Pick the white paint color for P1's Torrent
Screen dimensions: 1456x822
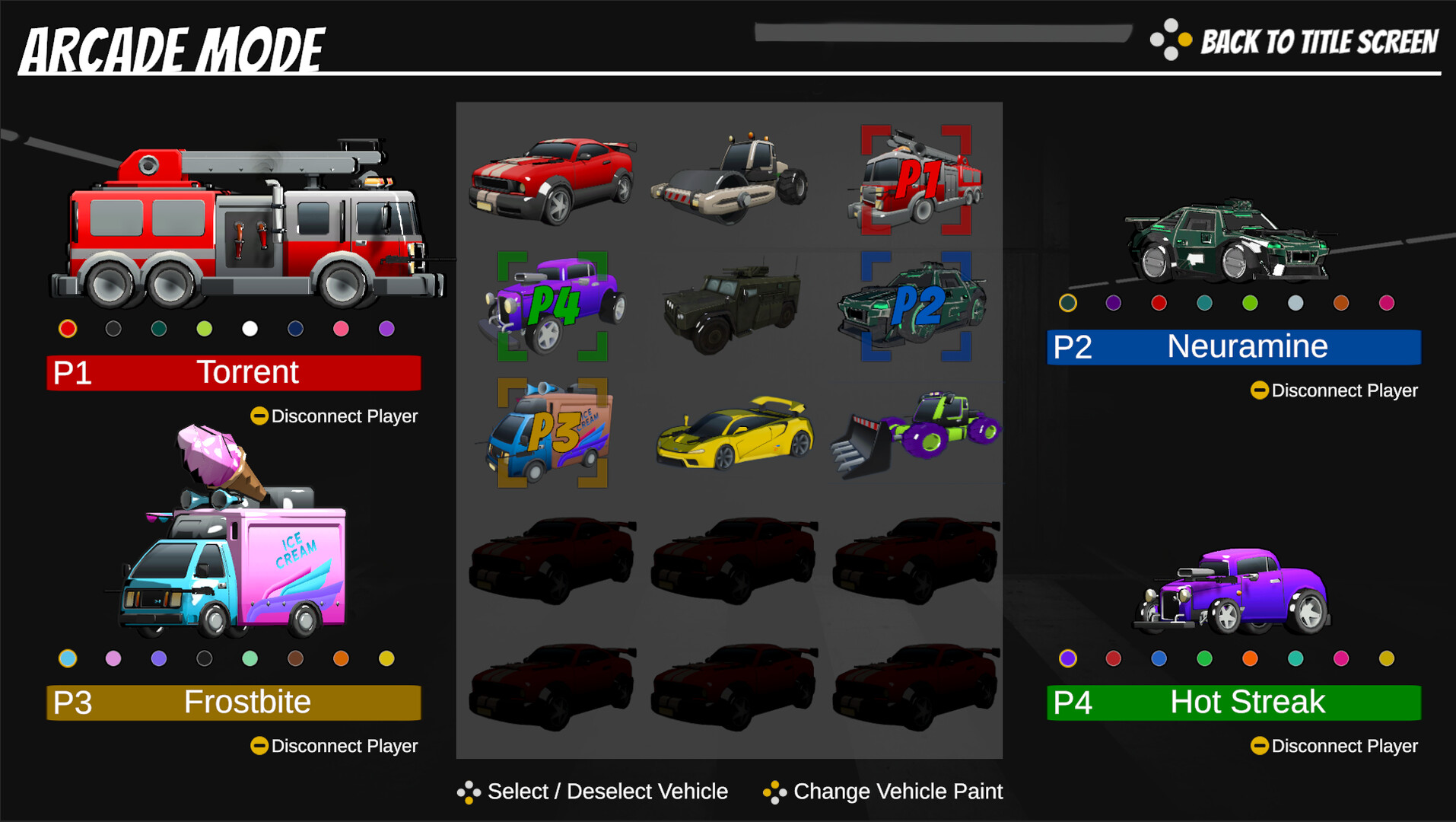(249, 328)
